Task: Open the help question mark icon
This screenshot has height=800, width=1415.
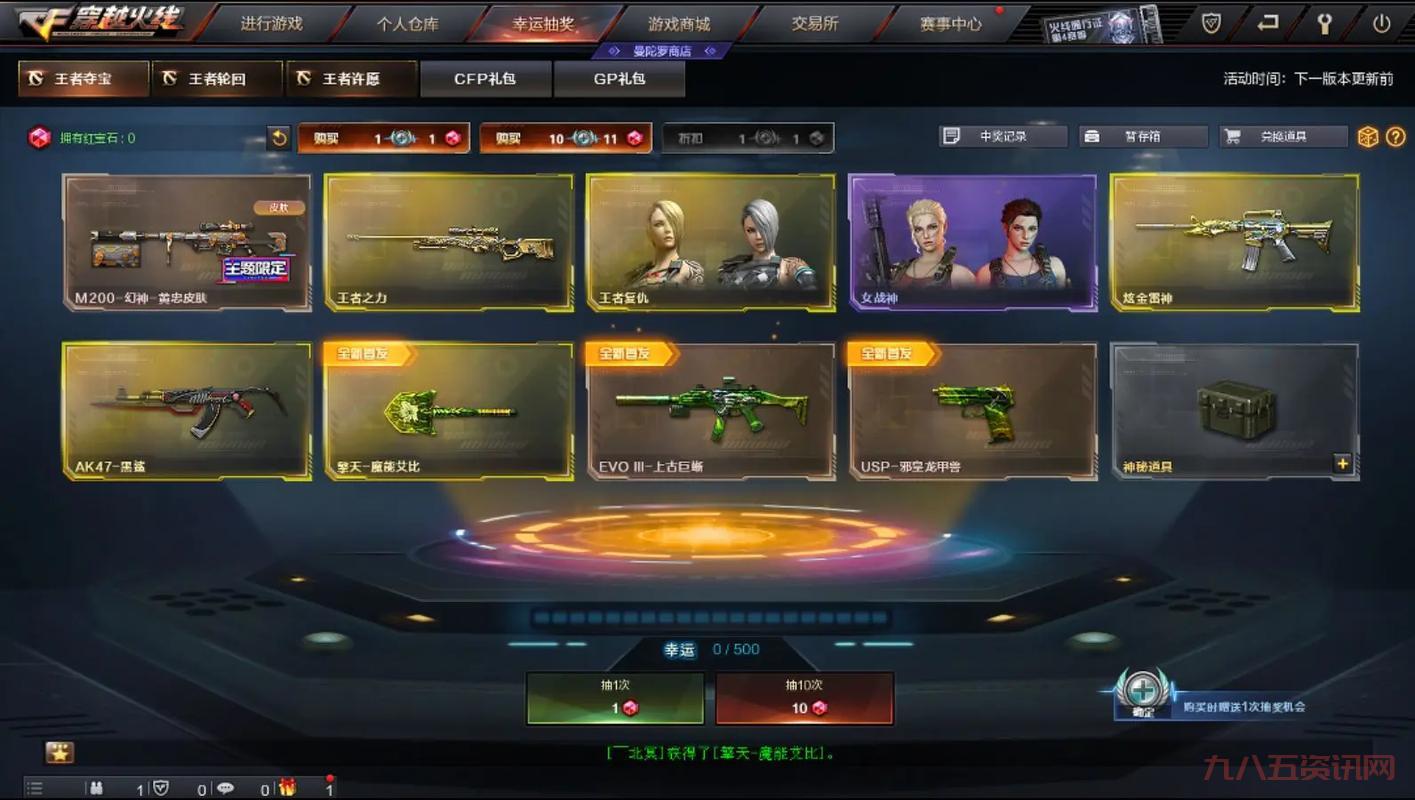Action: coord(1396,137)
